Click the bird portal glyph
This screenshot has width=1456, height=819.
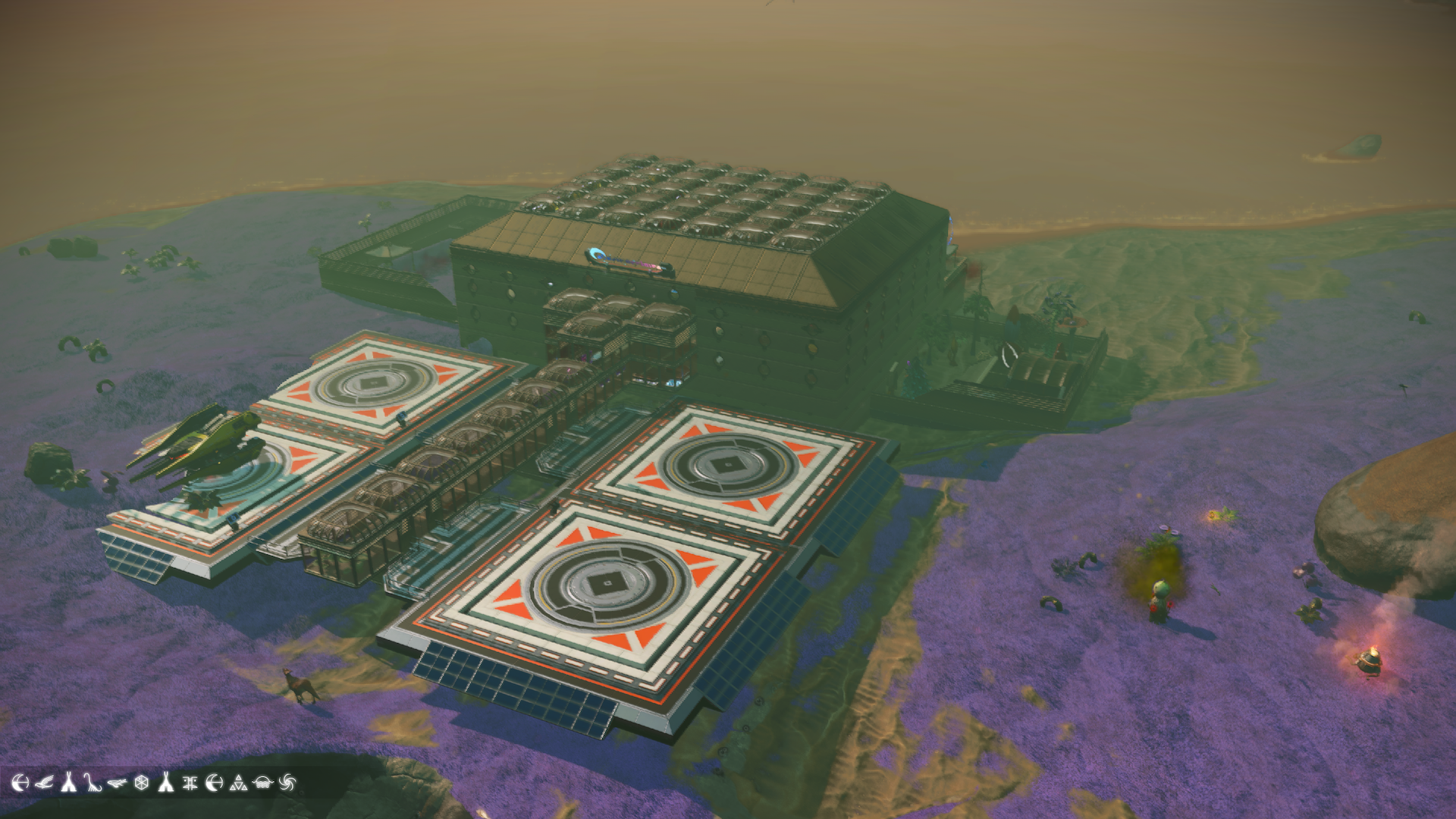pyautogui.click(x=45, y=783)
